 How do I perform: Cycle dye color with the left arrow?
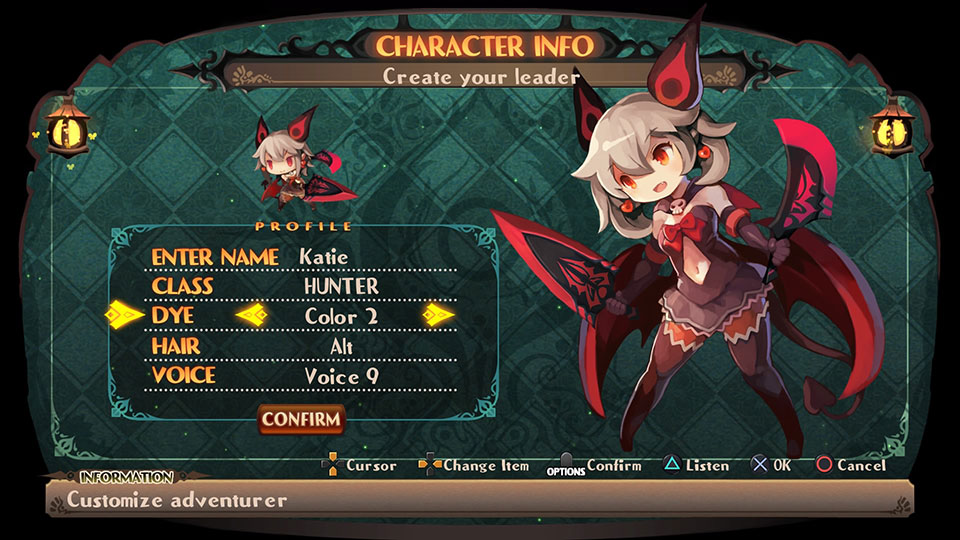click(251, 316)
